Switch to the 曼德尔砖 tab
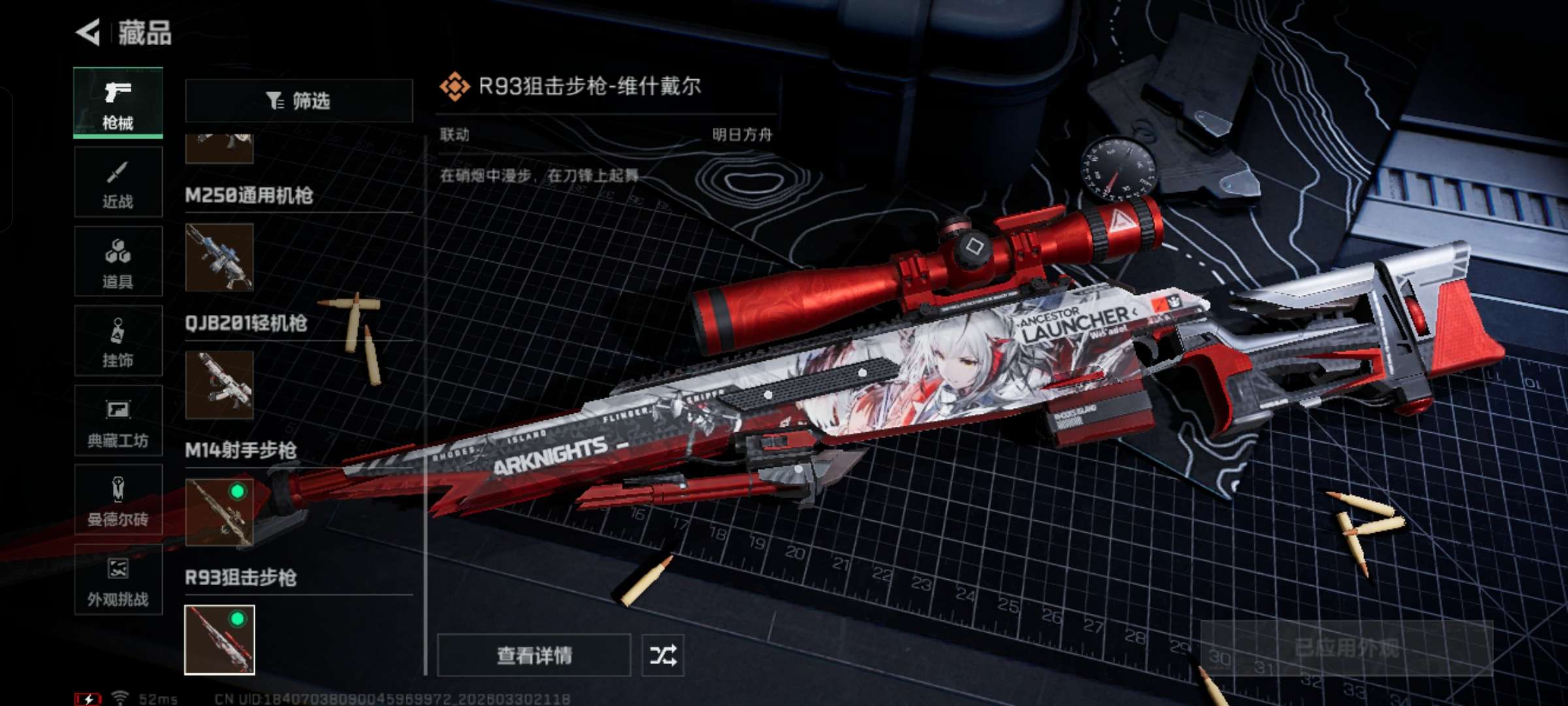This screenshot has width=1568, height=706. pos(118,500)
